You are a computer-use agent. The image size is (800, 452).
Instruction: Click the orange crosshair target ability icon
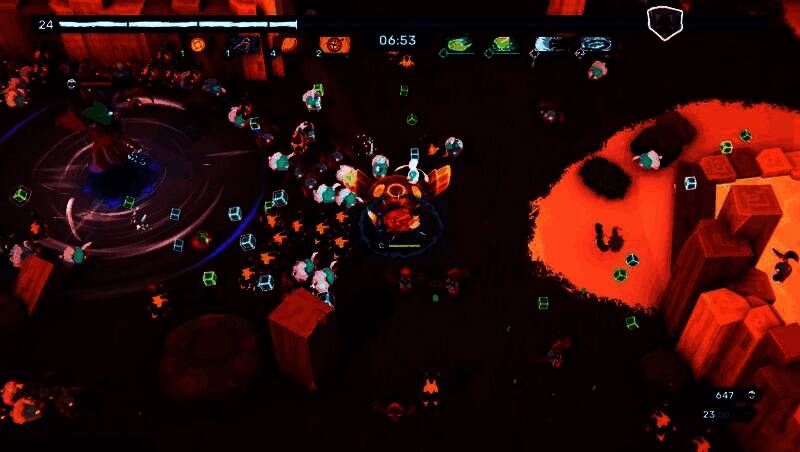click(335, 45)
